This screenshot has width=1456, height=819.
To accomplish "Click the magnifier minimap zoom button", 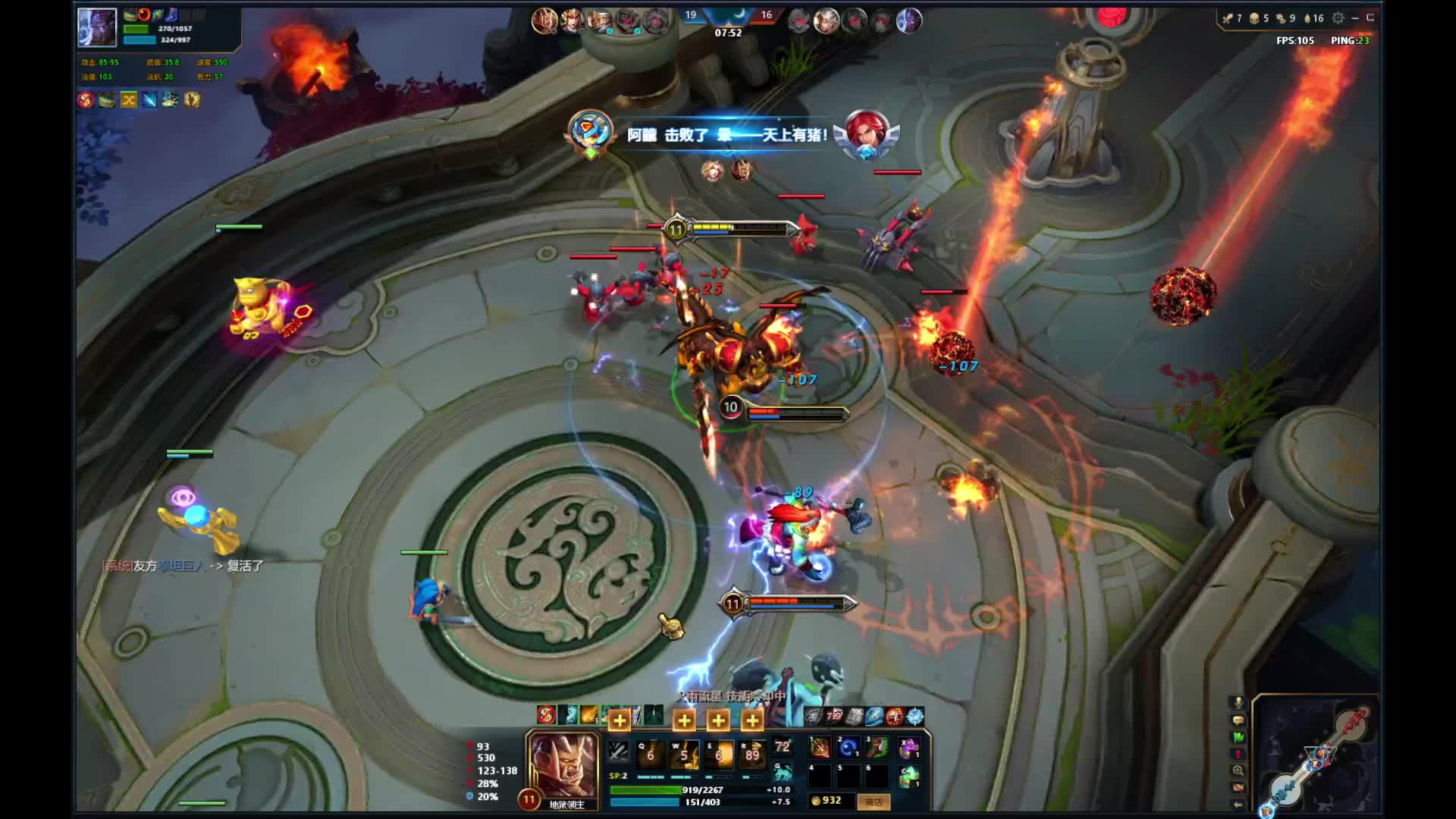I will [x=1238, y=770].
